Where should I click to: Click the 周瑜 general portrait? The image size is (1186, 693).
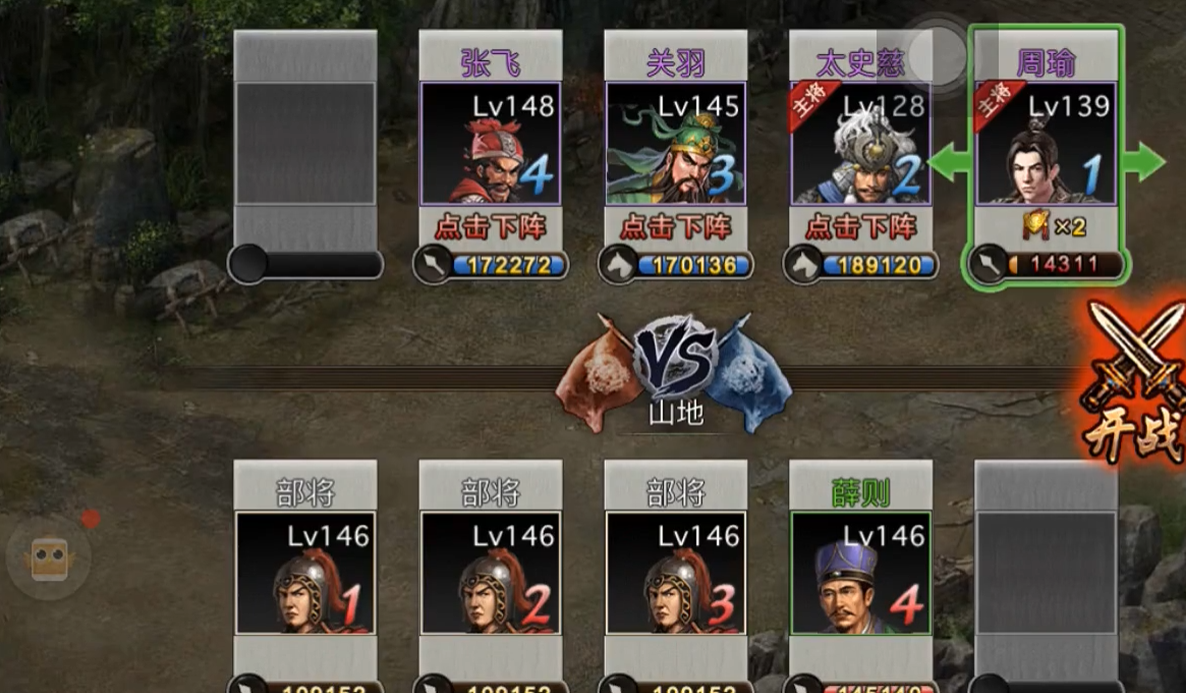tap(1045, 142)
